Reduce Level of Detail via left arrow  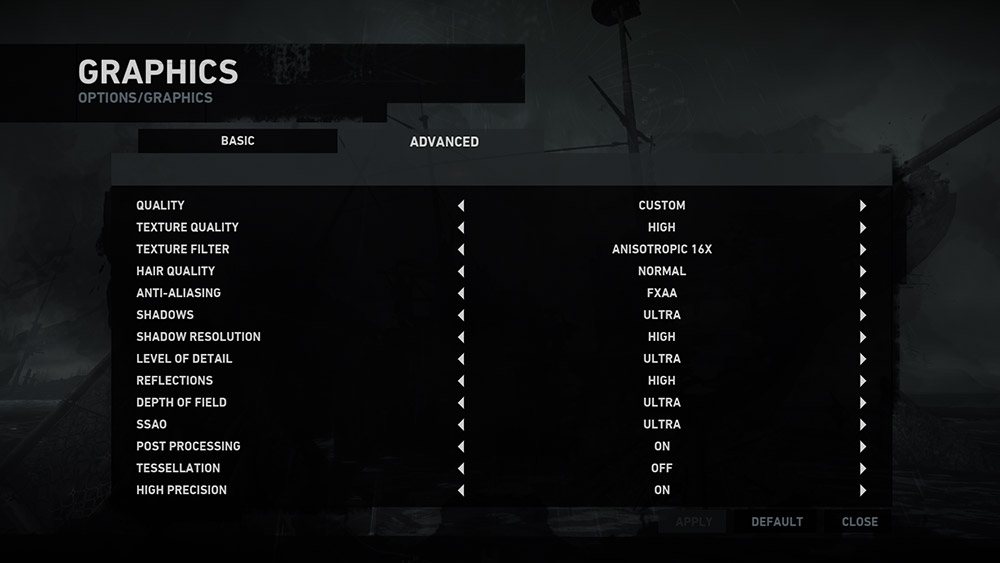point(461,359)
